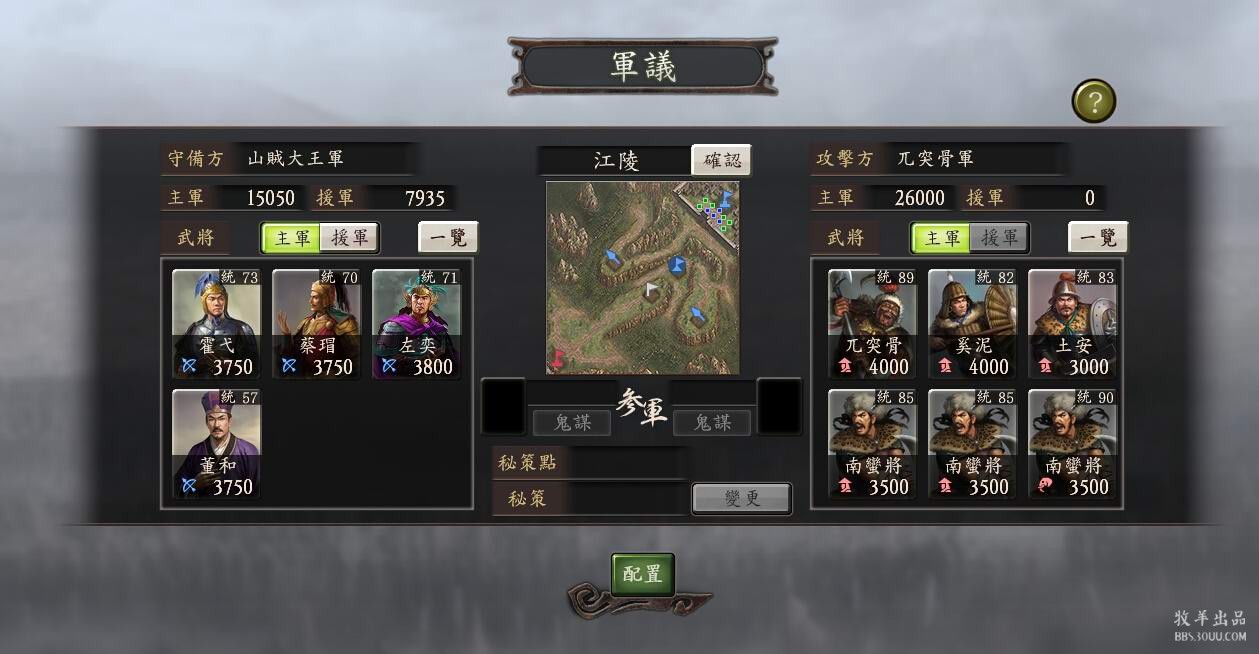Select officer 董和 portrait card
Viewport: 1259px width, 654px height.
(217, 444)
